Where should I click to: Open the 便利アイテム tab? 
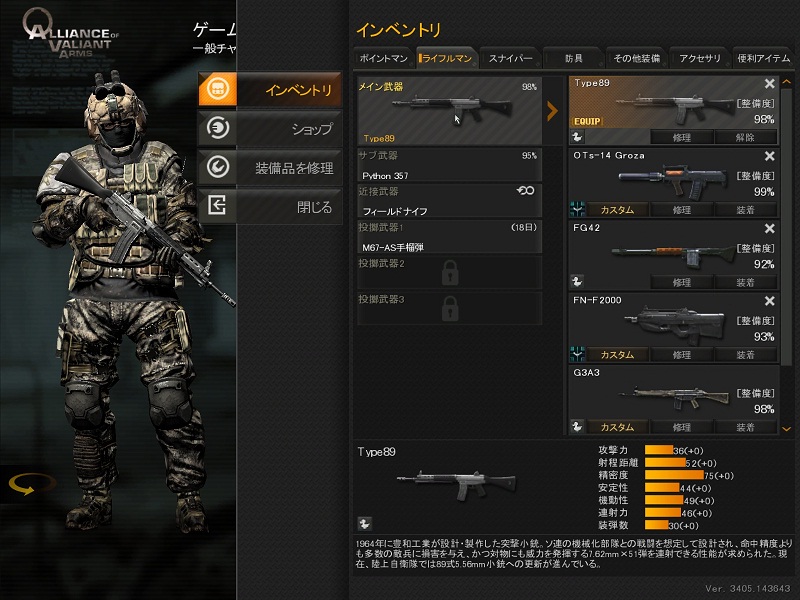click(764, 58)
